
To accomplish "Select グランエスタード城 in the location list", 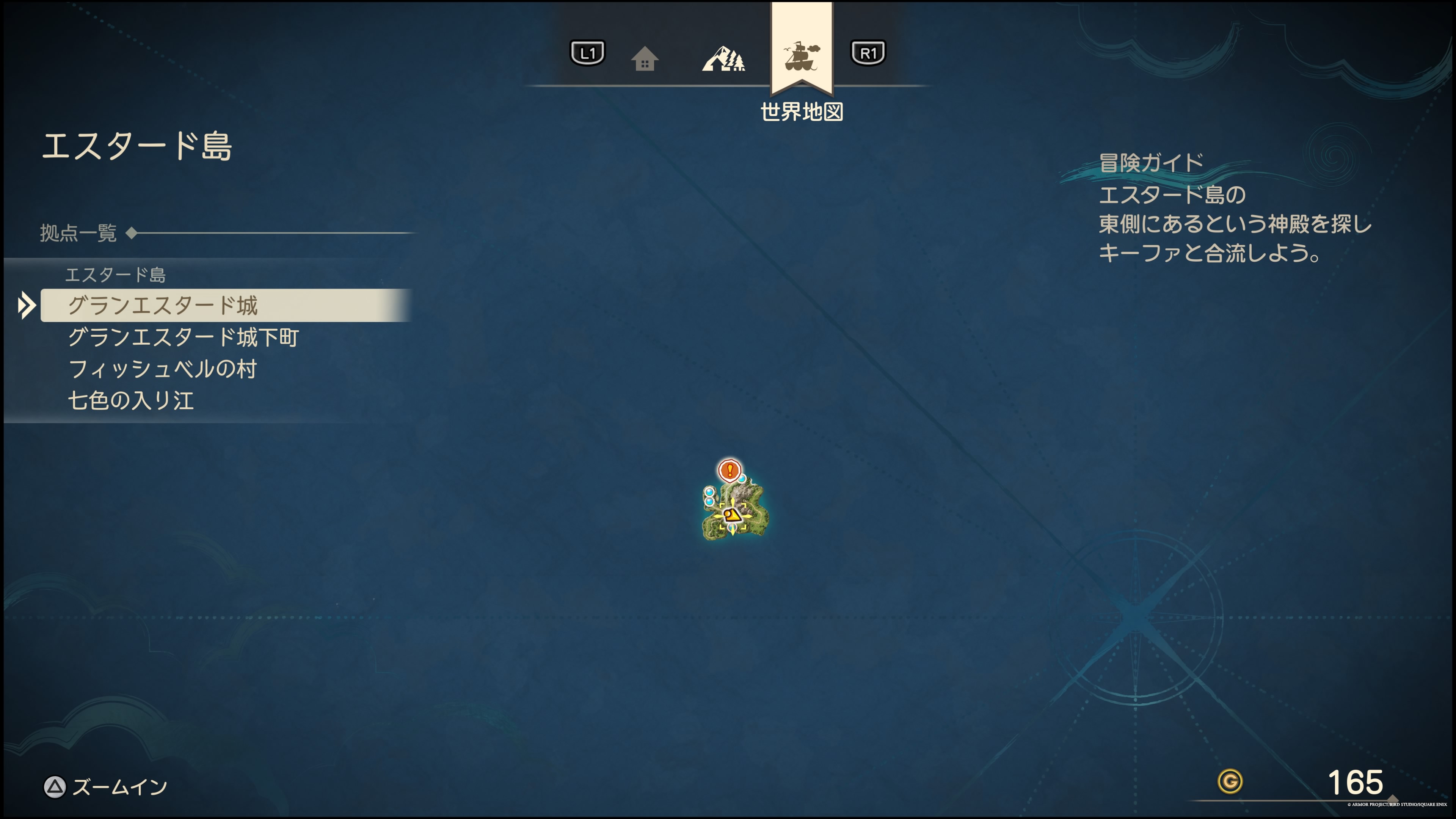I will (x=163, y=305).
